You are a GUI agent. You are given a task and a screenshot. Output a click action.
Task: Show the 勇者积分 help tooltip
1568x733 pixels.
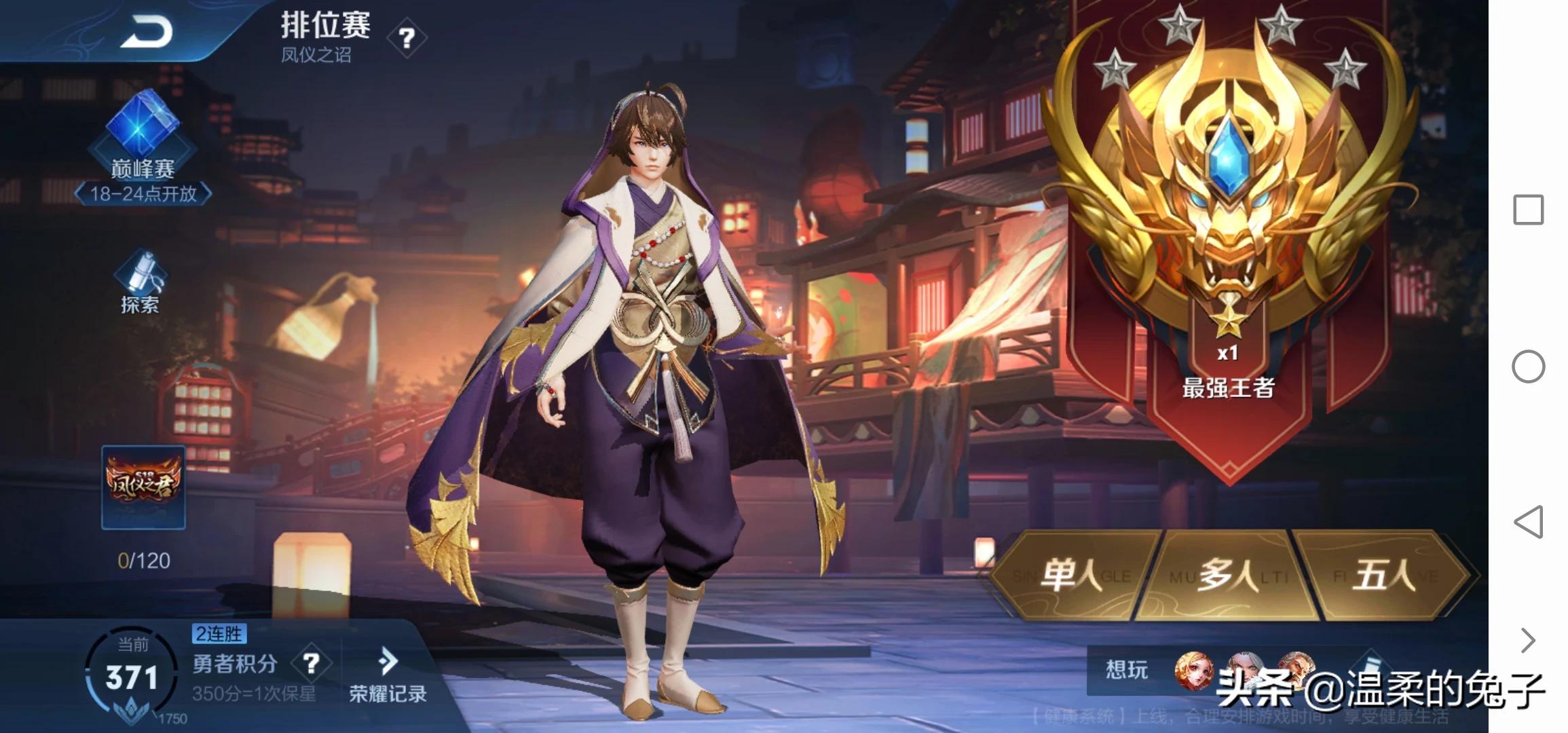point(311,663)
